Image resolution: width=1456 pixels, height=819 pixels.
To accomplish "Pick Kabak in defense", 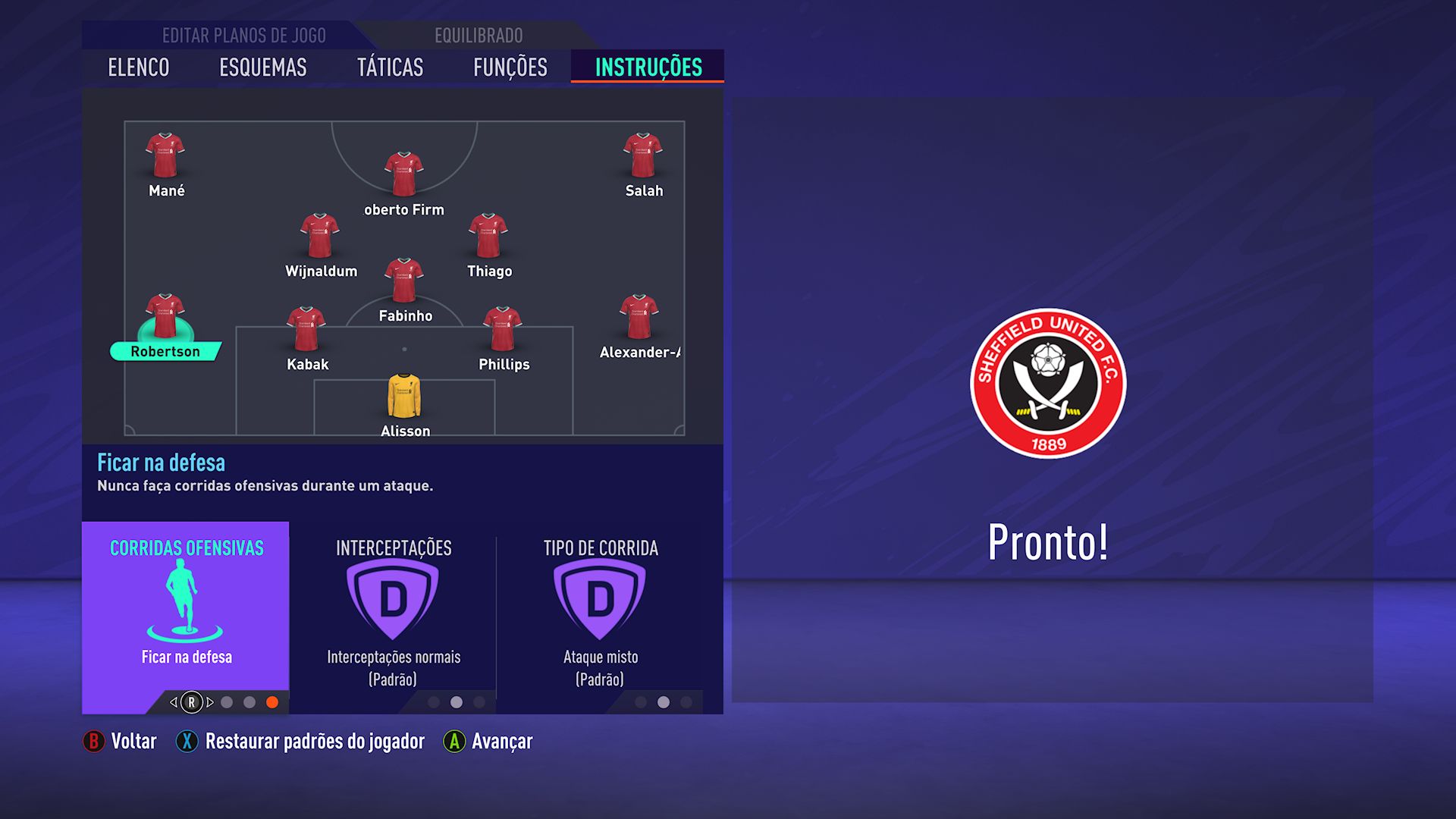I will [306, 329].
